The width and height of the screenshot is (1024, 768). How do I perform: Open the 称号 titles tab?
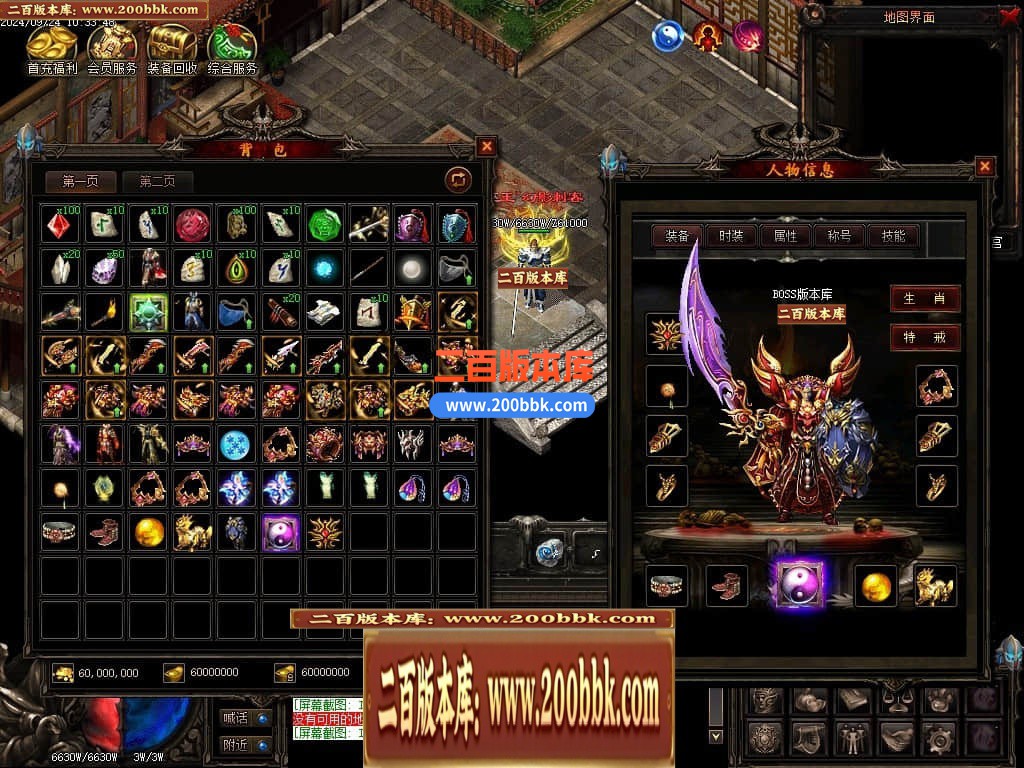point(839,236)
